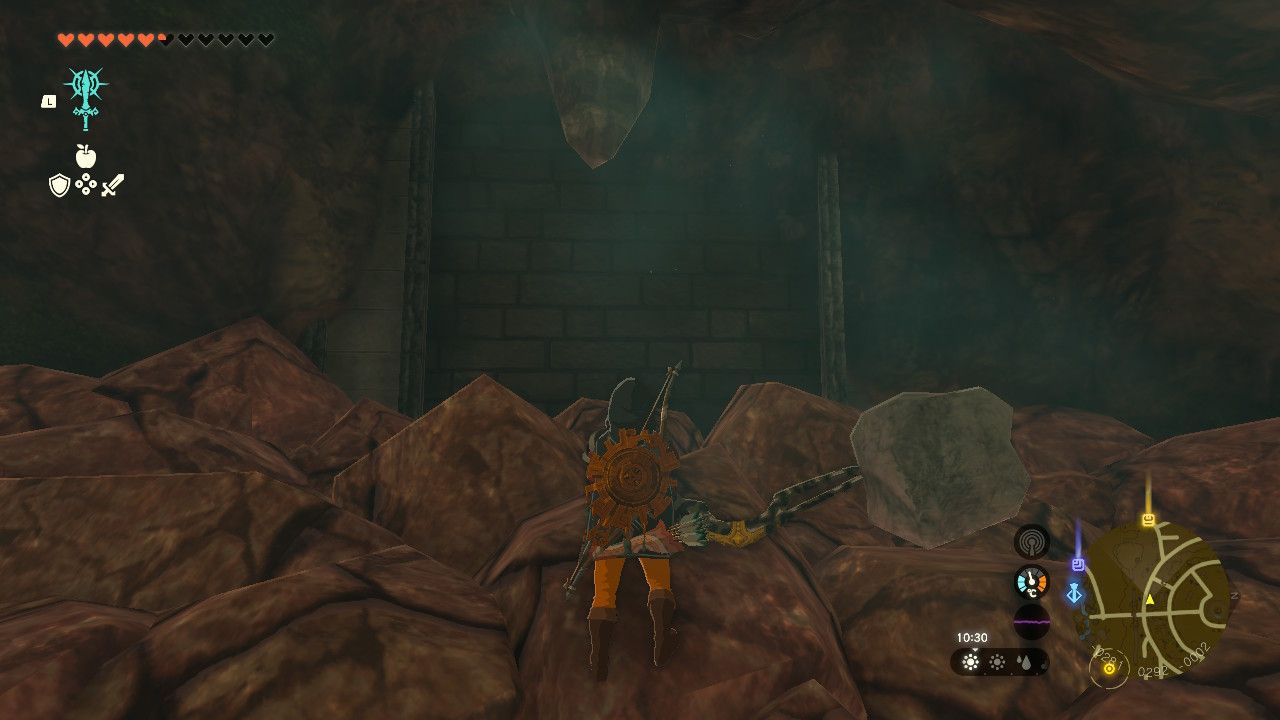Expand the L button prompt beside the sword
The image size is (1280, 720).
tap(48, 102)
